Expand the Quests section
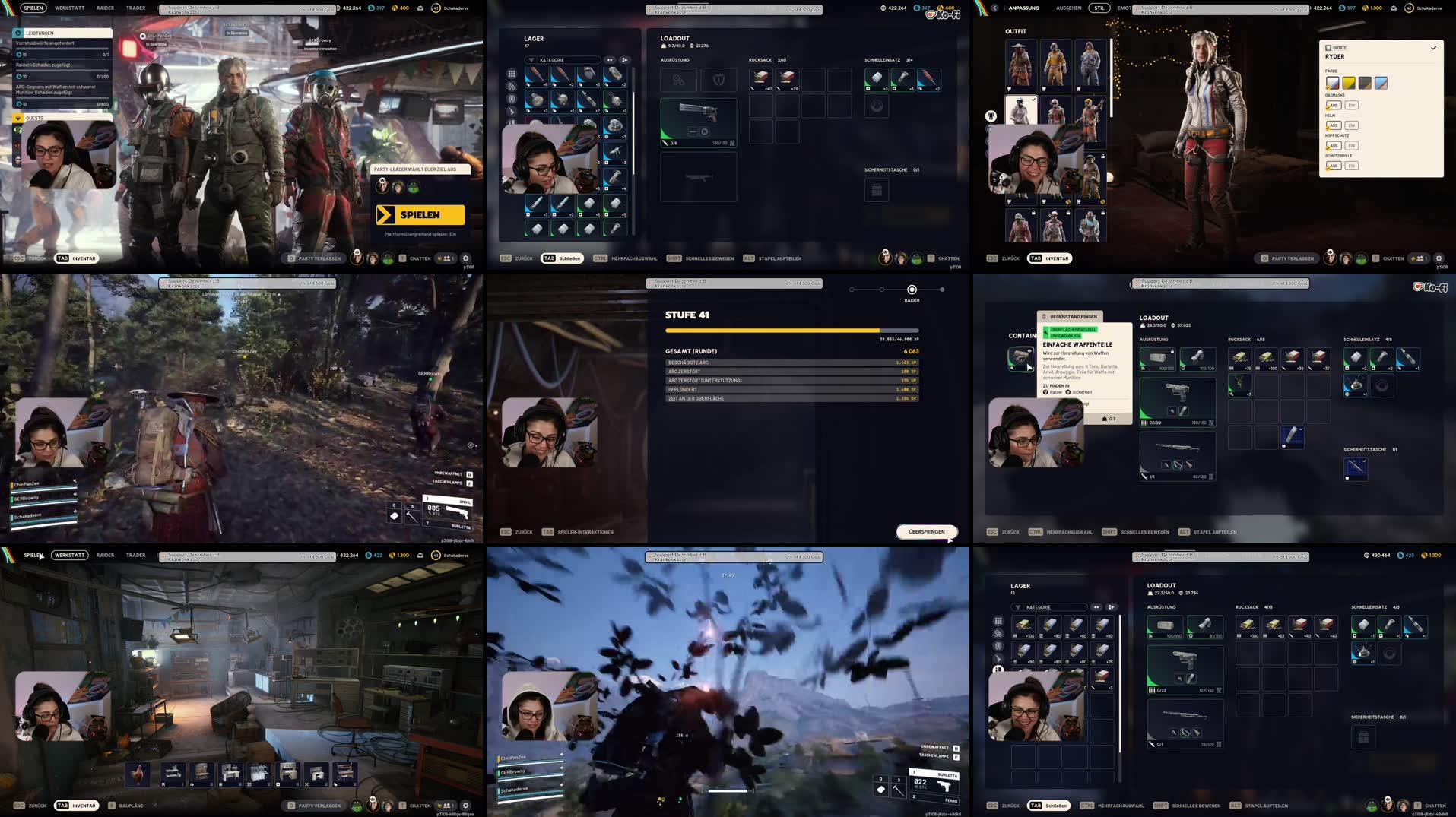 pos(36,119)
